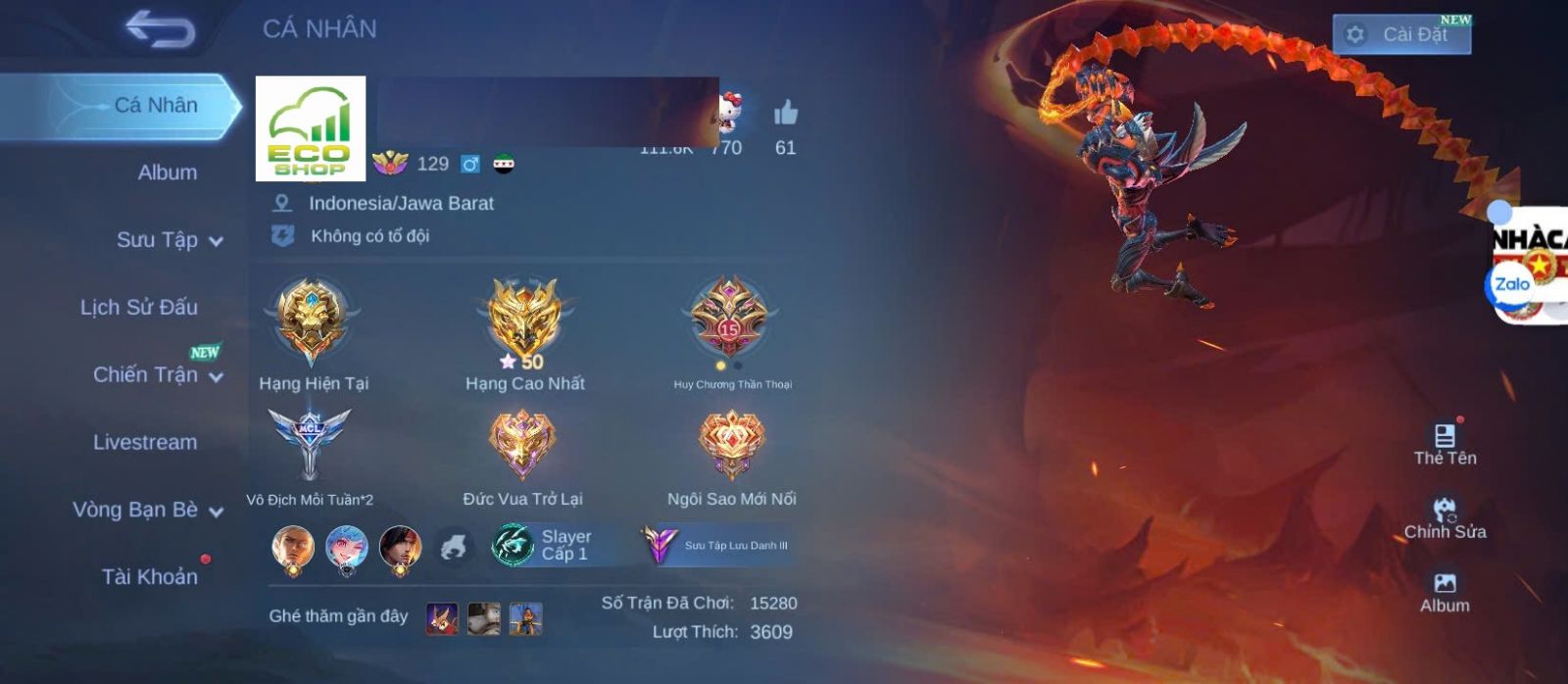
Task: Switch to the Album side tab
Action: (167, 172)
